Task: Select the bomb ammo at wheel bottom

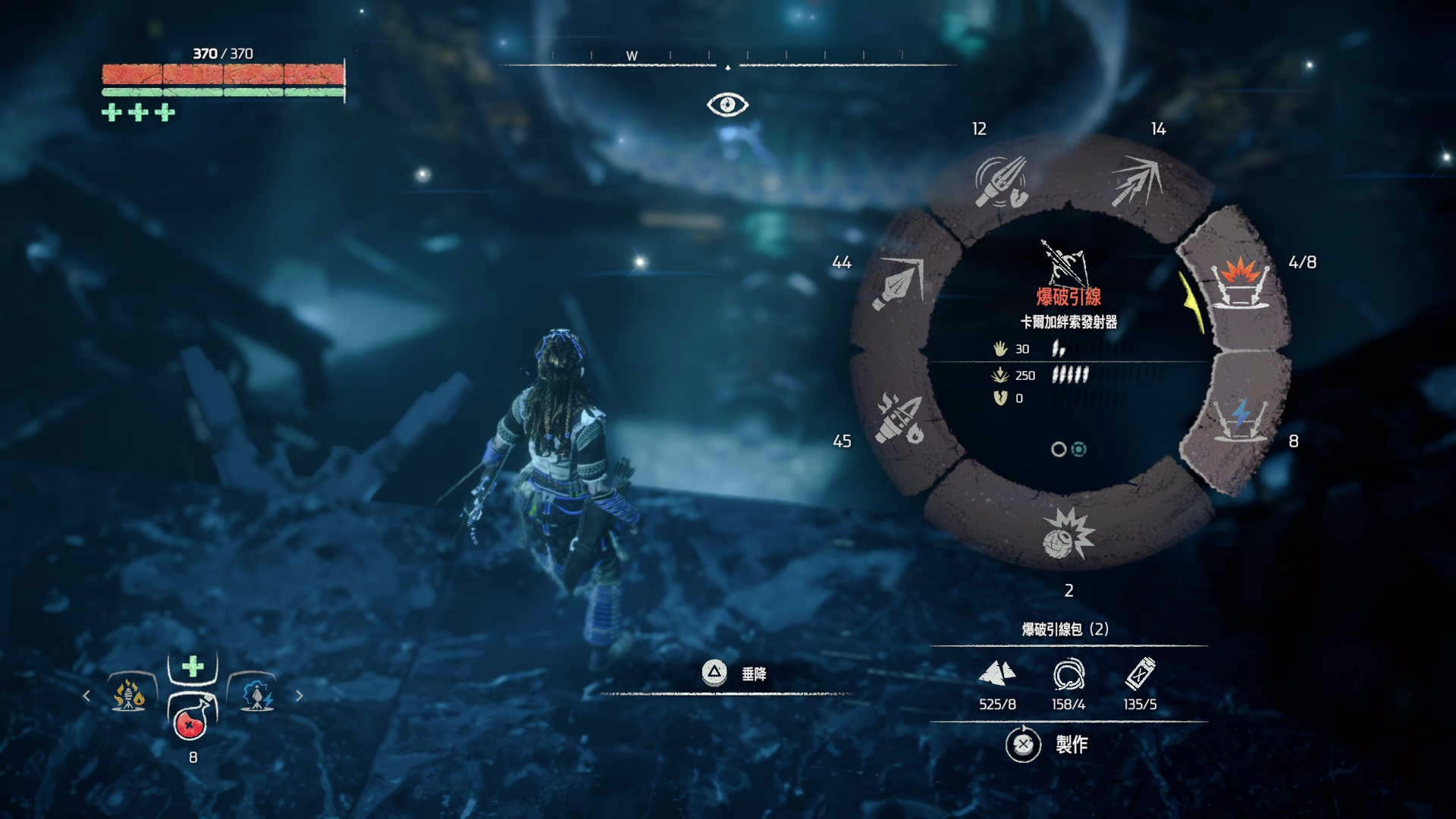Action: coord(1068,533)
